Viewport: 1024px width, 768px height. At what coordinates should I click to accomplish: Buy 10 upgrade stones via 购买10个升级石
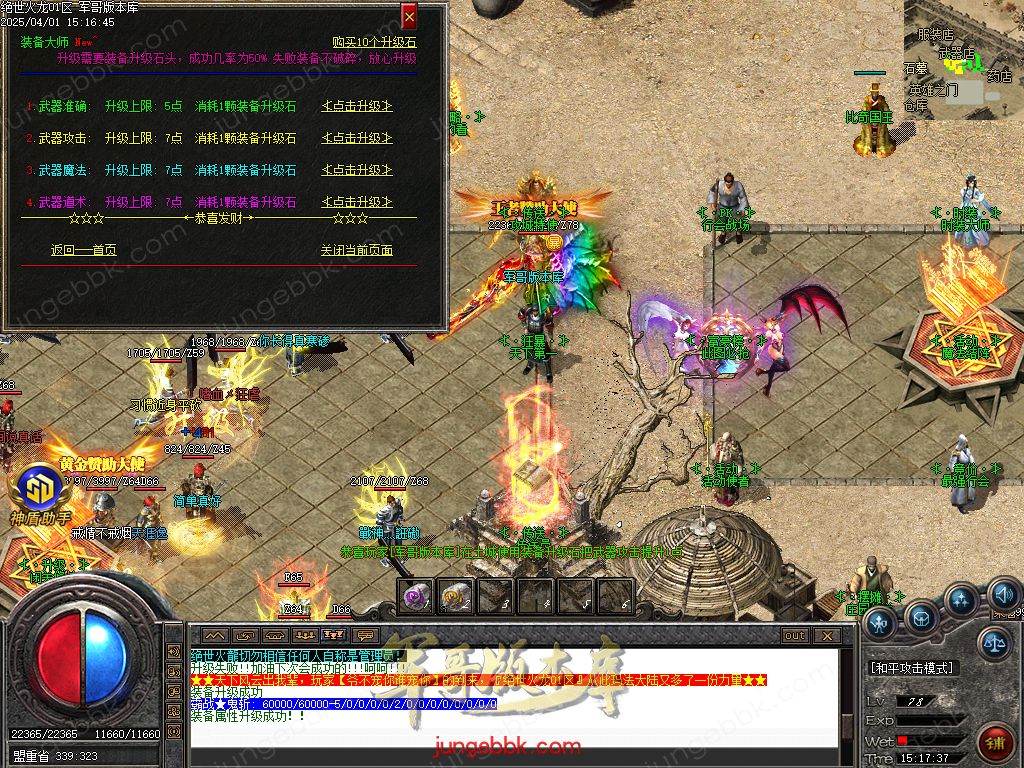point(374,43)
